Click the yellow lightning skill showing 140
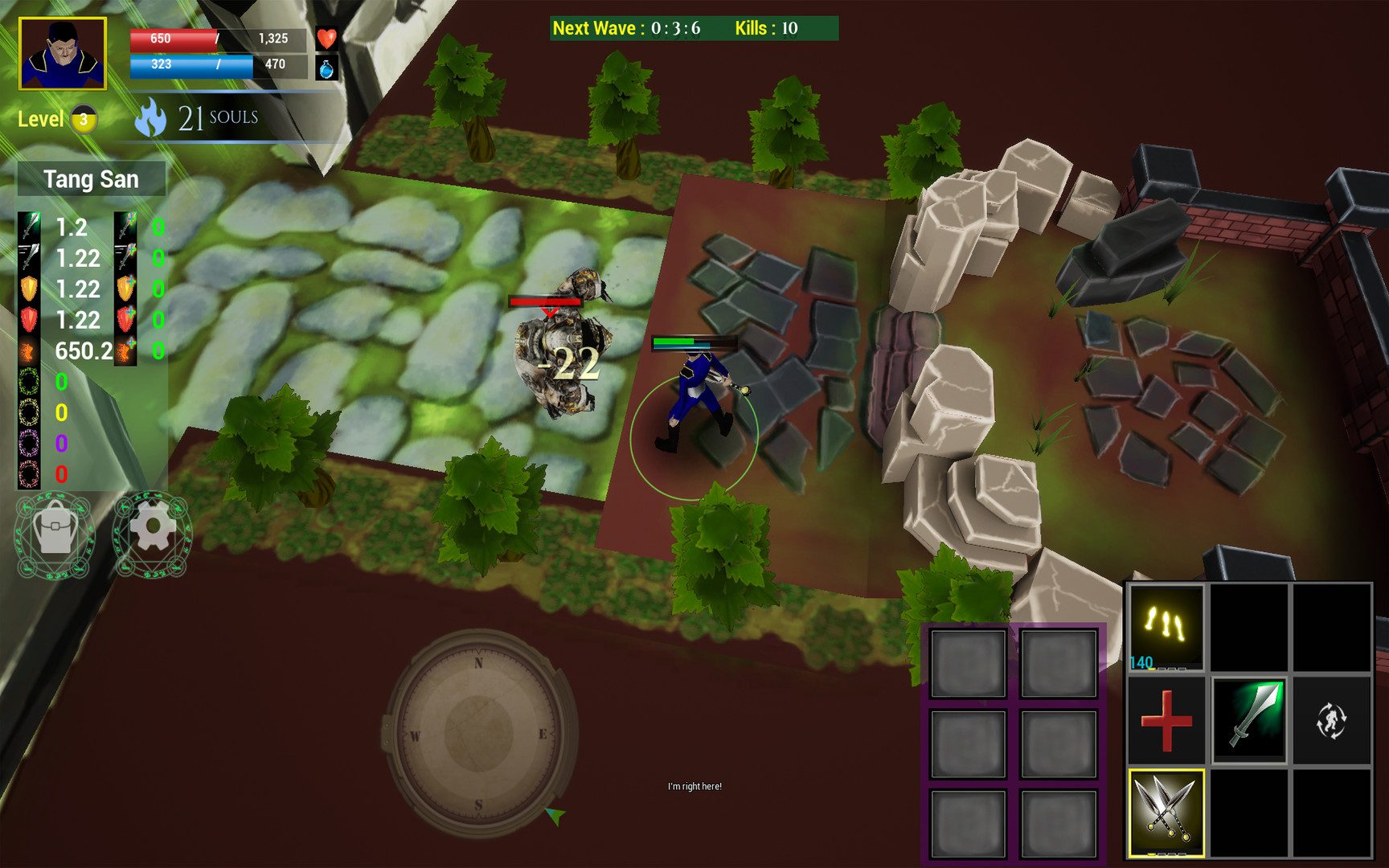1389x868 pixels. point(1165,623)
